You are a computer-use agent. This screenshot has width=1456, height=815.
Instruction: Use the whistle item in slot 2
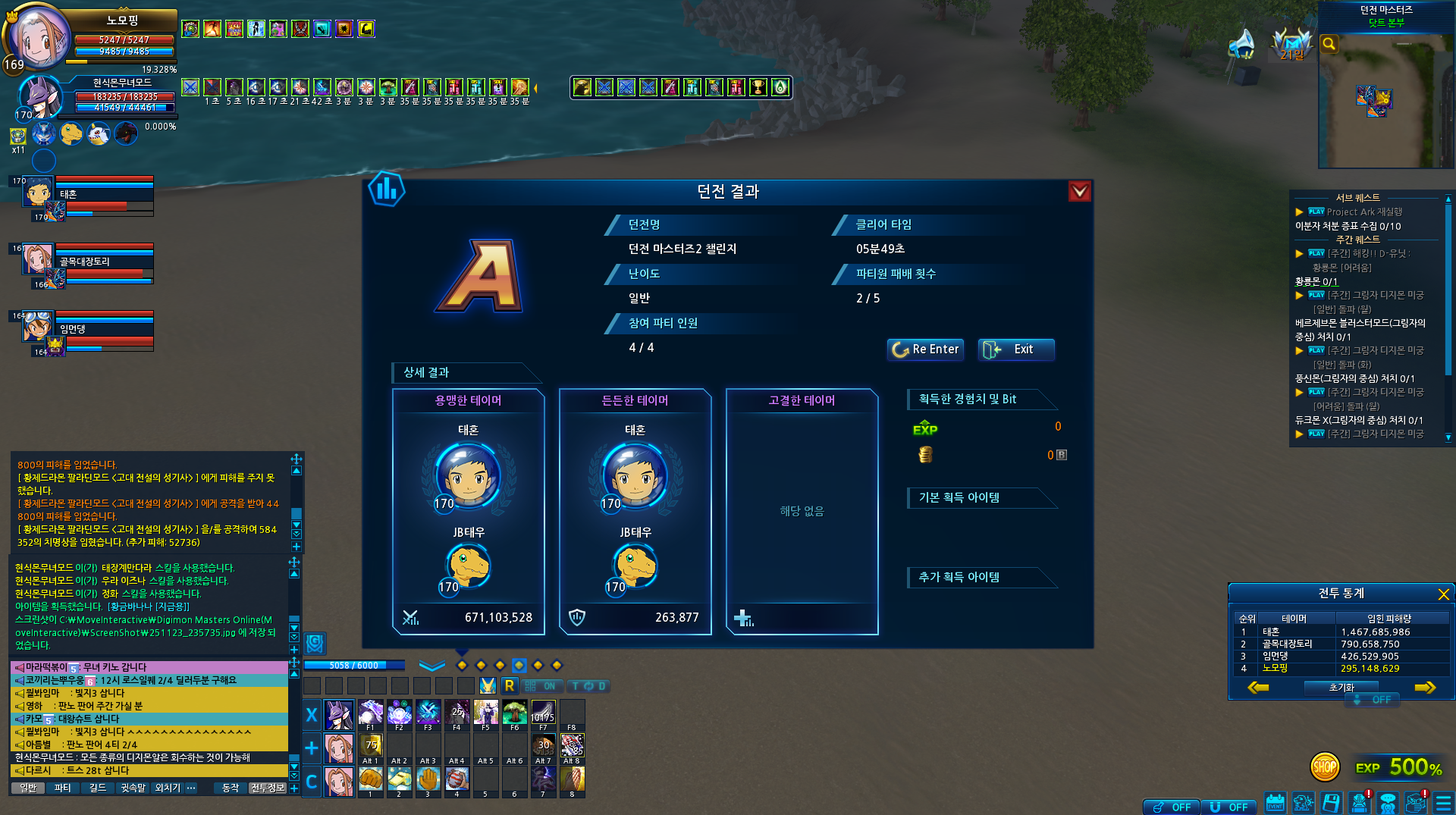point(399,779)
